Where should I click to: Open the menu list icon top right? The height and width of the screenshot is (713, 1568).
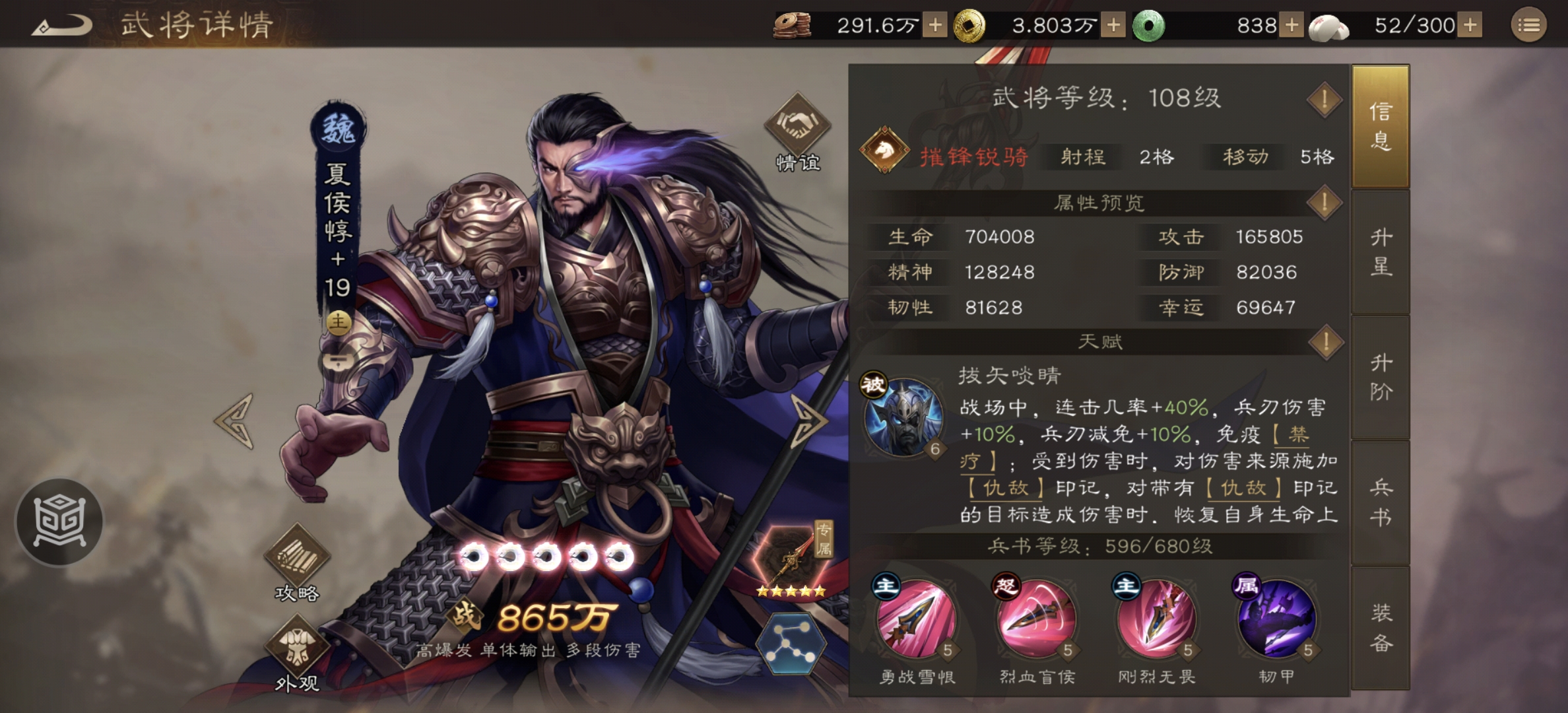(1529, 24)
